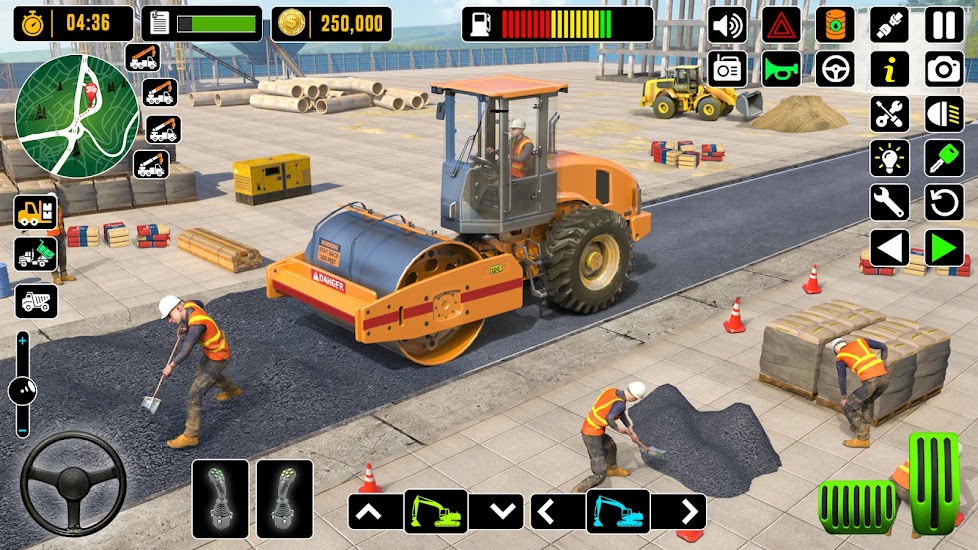
Task: Turn on the hazard warning triangle
Action: pyautogui.click(x=781, y=24)
